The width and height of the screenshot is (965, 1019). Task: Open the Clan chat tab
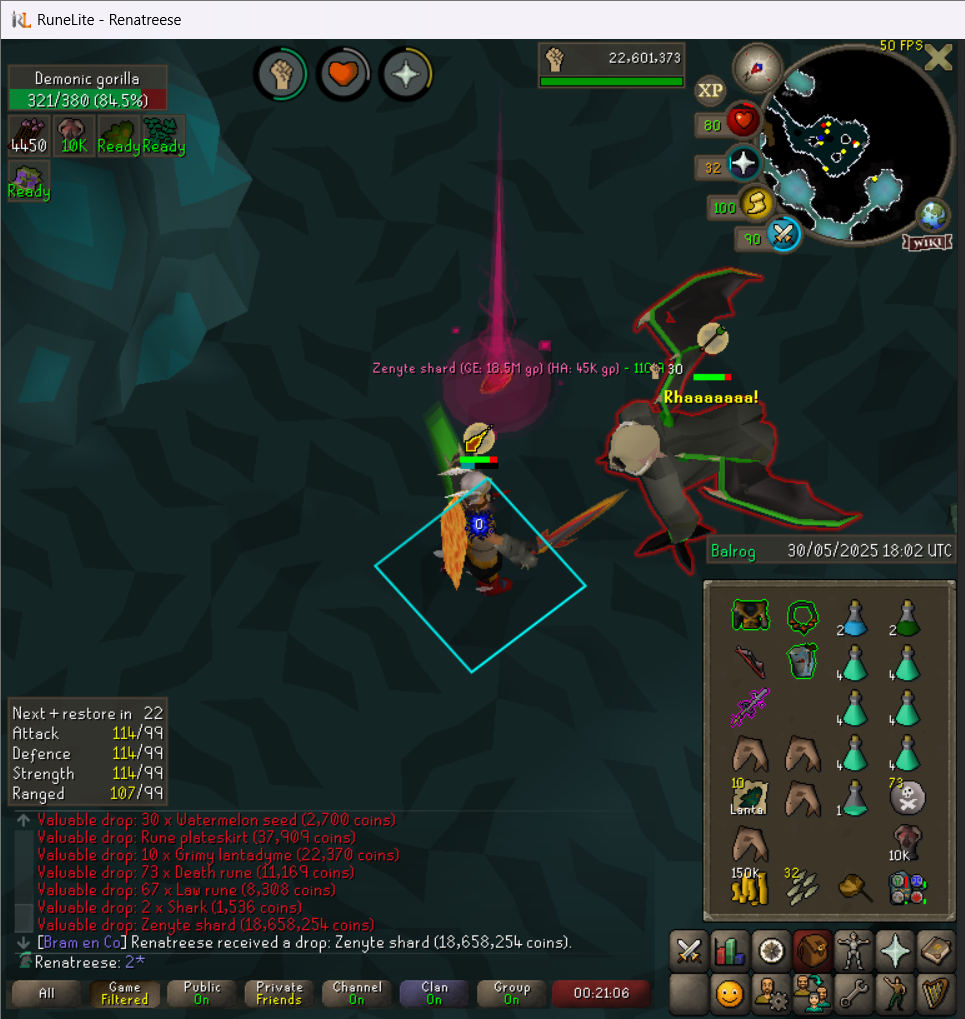pos(434,993)
